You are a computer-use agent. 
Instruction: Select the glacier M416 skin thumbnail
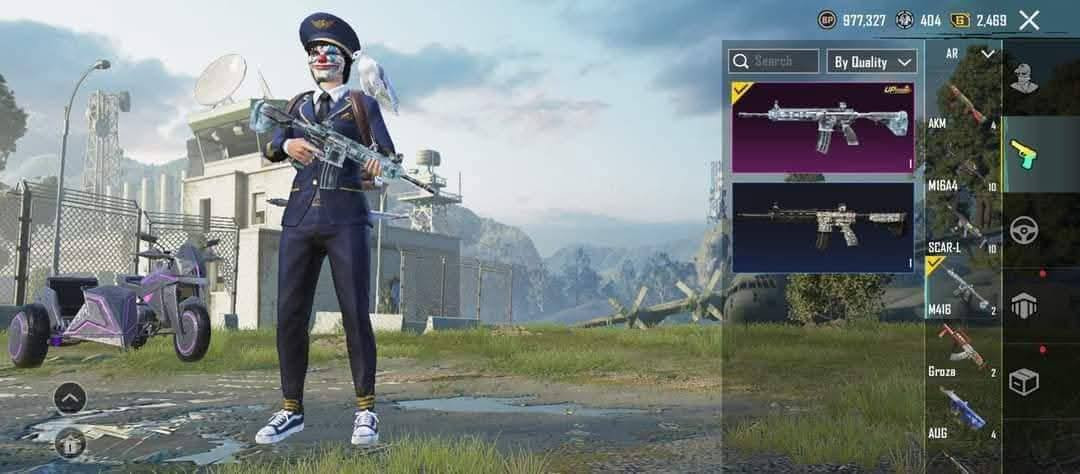(823, 127)
